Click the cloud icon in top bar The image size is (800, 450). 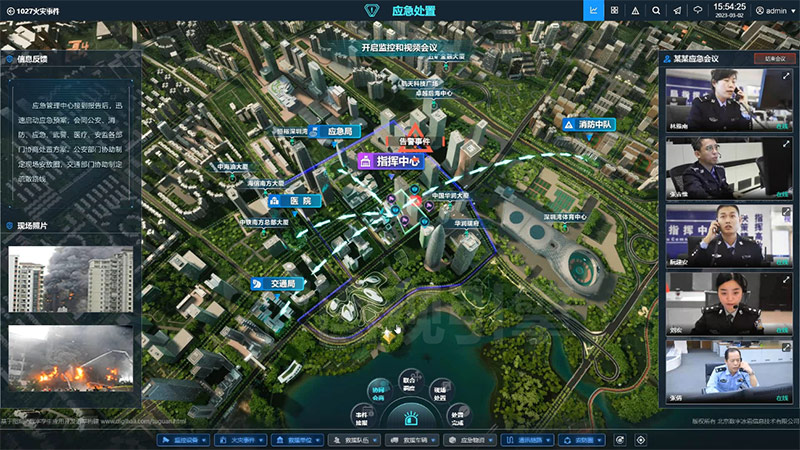(699, 11)
